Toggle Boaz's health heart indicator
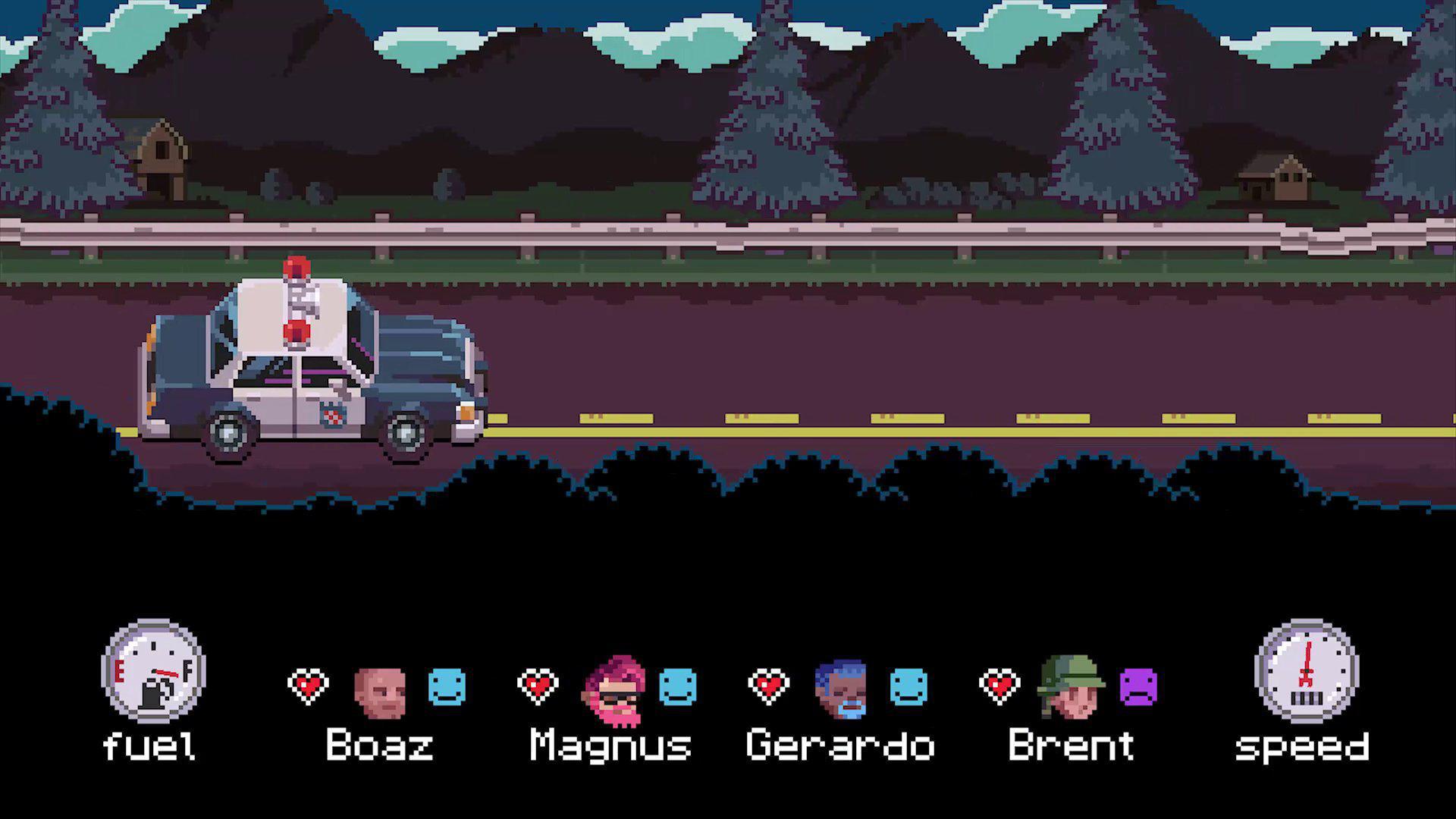The height and width of the screenshot is (819, 1456). [x=308, y=685]
